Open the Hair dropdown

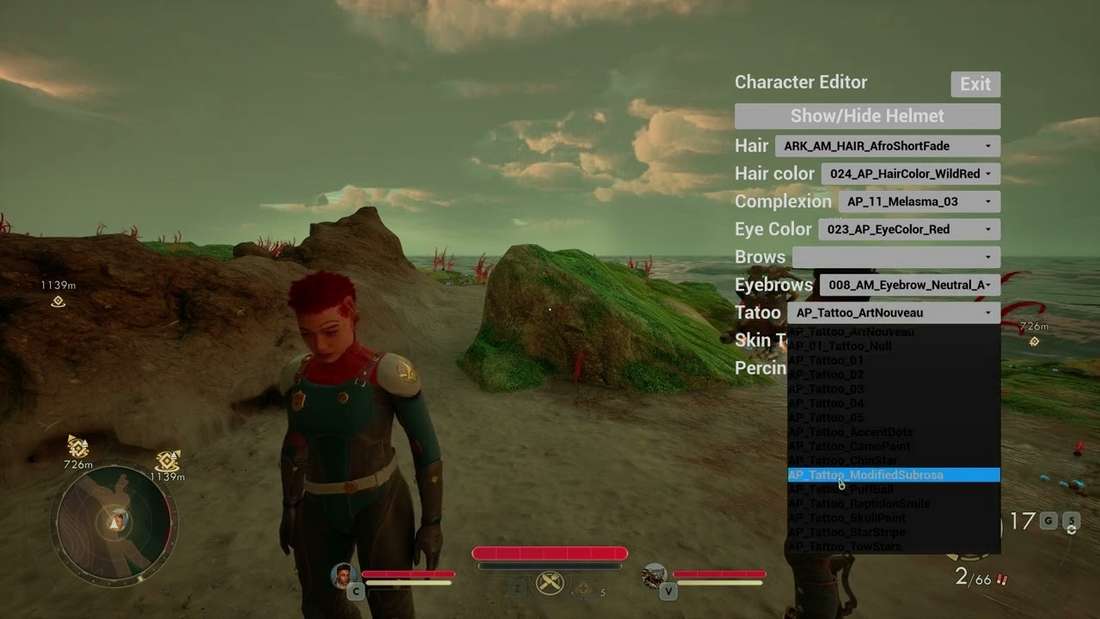click(x=887, y=146)
